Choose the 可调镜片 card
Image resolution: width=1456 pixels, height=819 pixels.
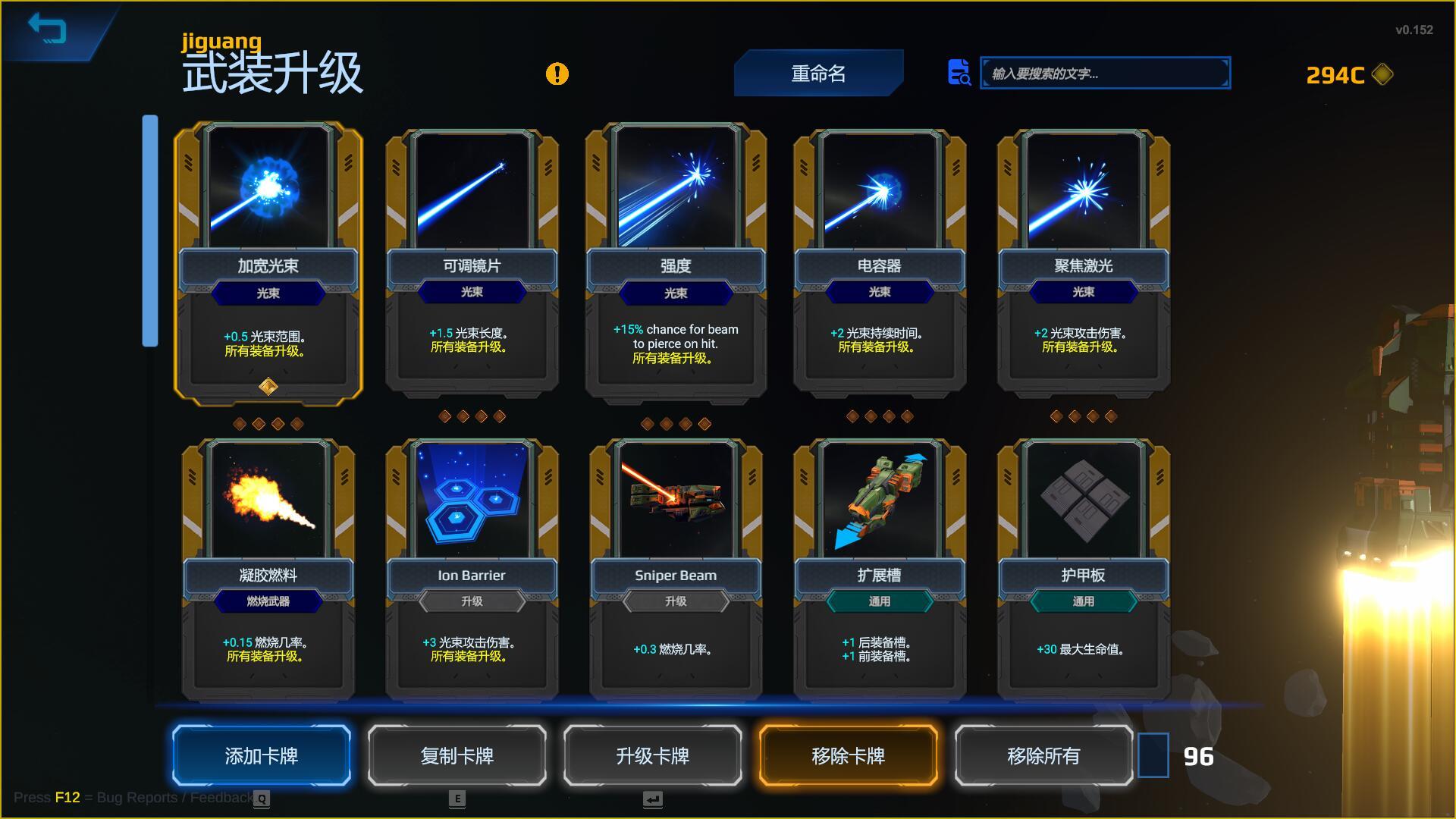point(472,262)
